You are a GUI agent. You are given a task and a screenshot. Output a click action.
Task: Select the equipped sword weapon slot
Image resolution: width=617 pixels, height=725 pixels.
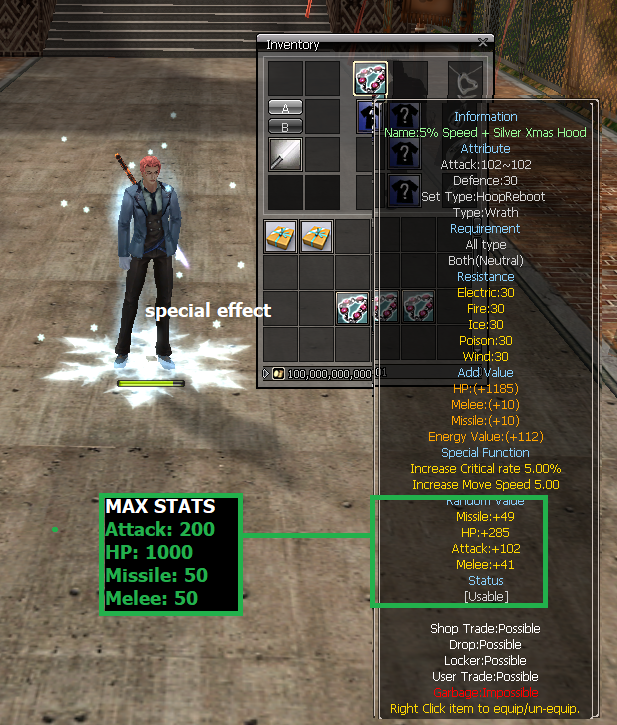pos(285,154)
